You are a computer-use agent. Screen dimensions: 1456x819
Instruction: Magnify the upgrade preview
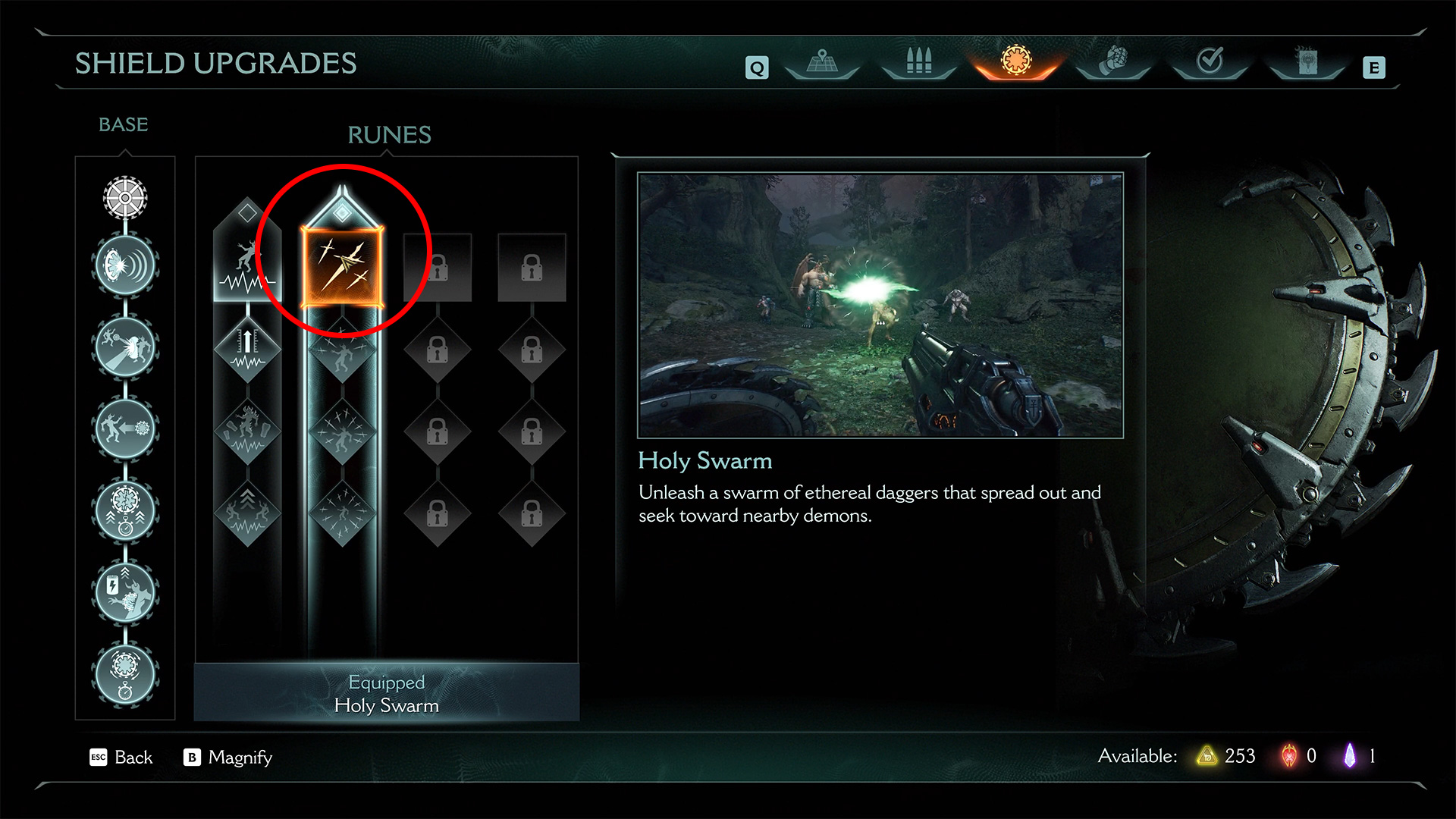point(228,757)
